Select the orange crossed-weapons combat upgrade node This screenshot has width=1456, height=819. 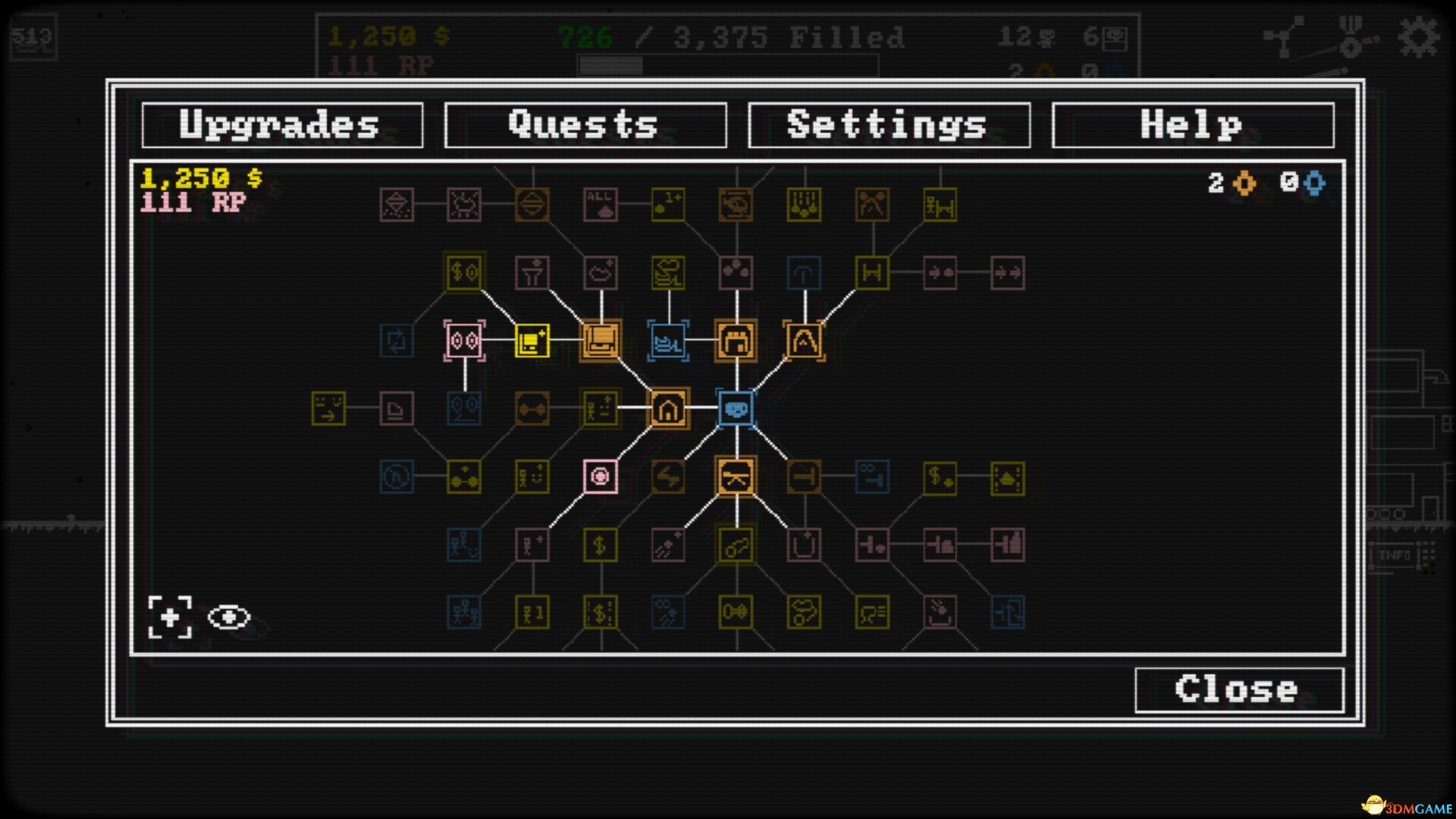click(x=734, y=478)
